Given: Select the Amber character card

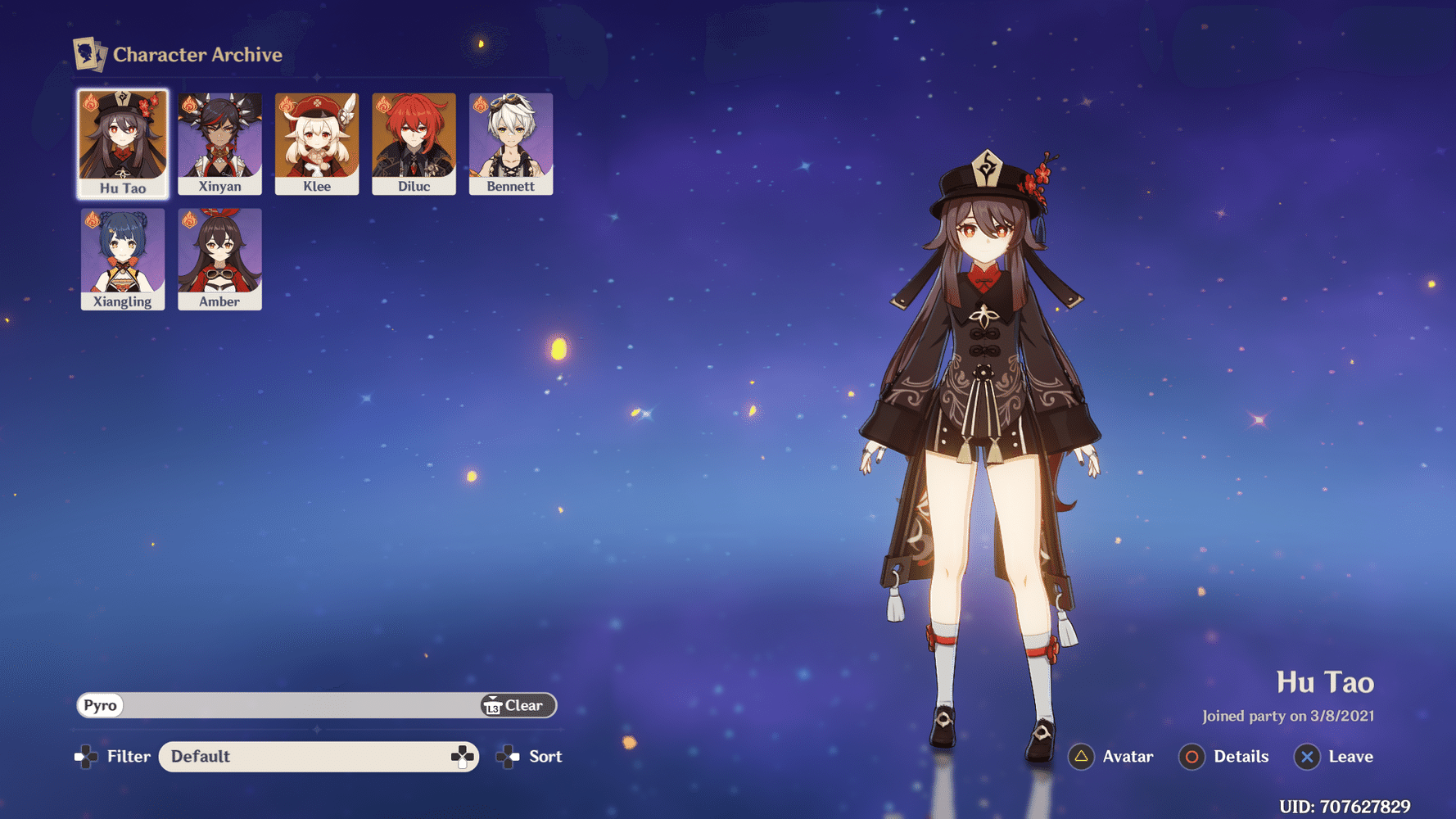Looking at the screenshot, I should point(219,259).
